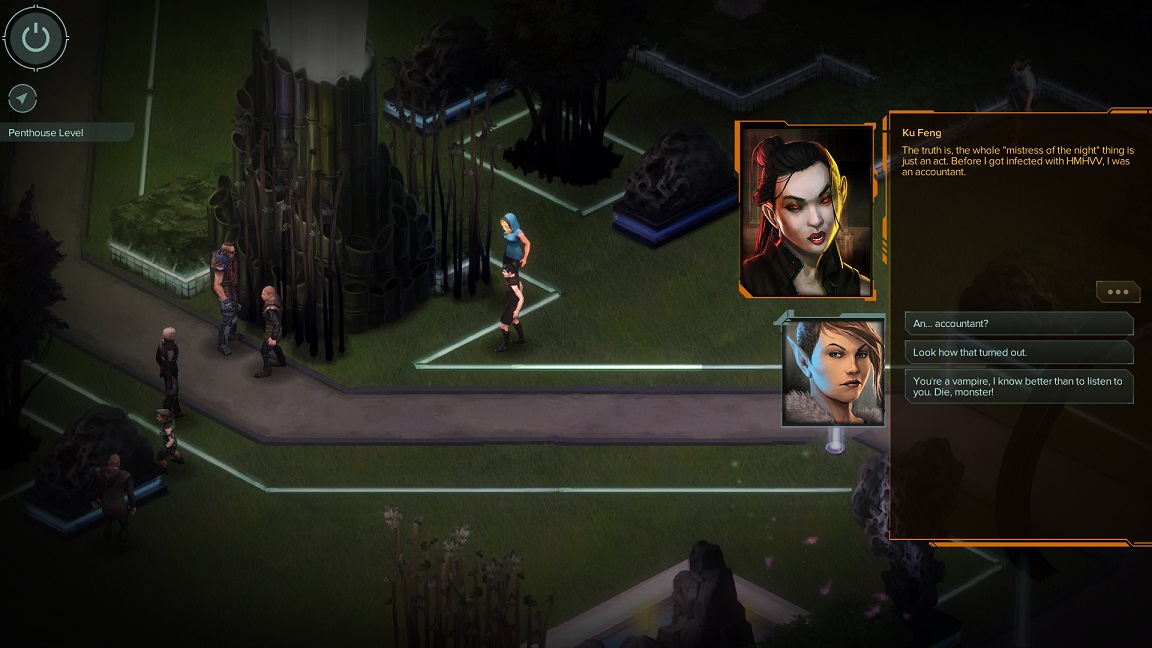Select "Look how that turned out." response
Image resolution: width=1152 pixels, height=648 pixels.
1018,352
